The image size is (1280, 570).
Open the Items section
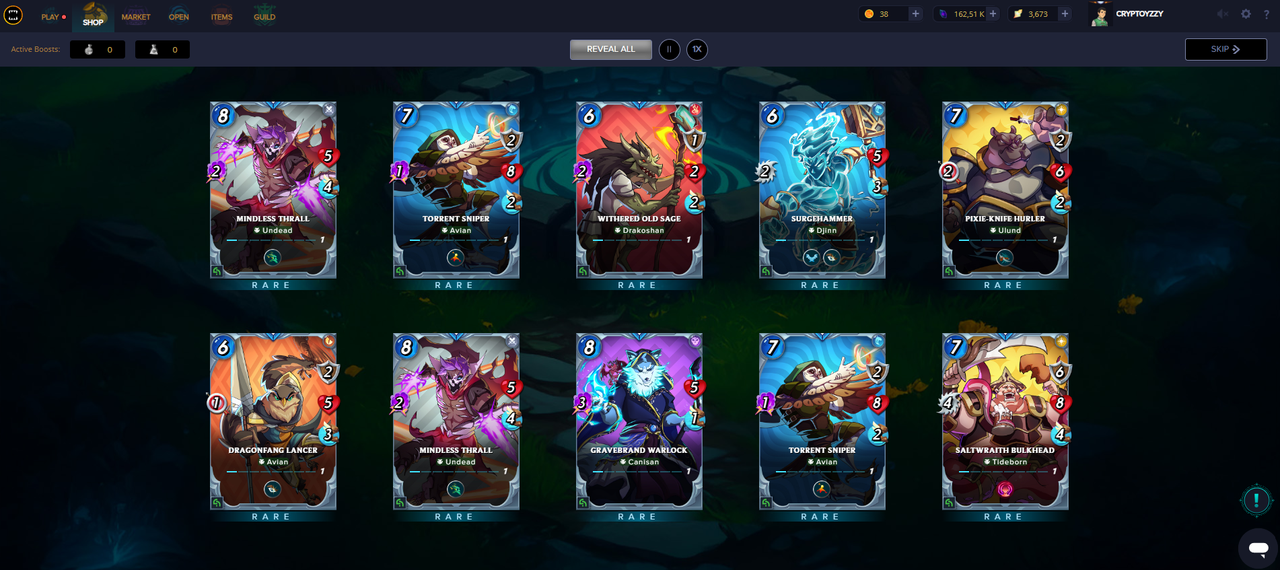tap(221, 16)
